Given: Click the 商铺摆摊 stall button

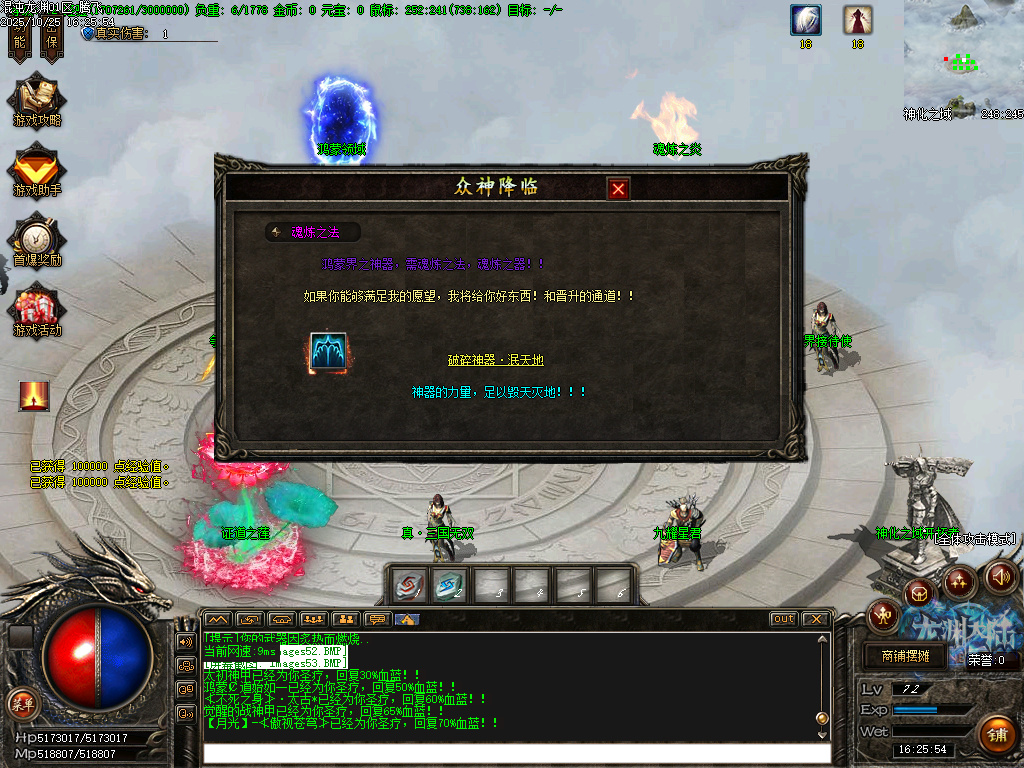Looking at the screenshot, I should tap(906, 656).
